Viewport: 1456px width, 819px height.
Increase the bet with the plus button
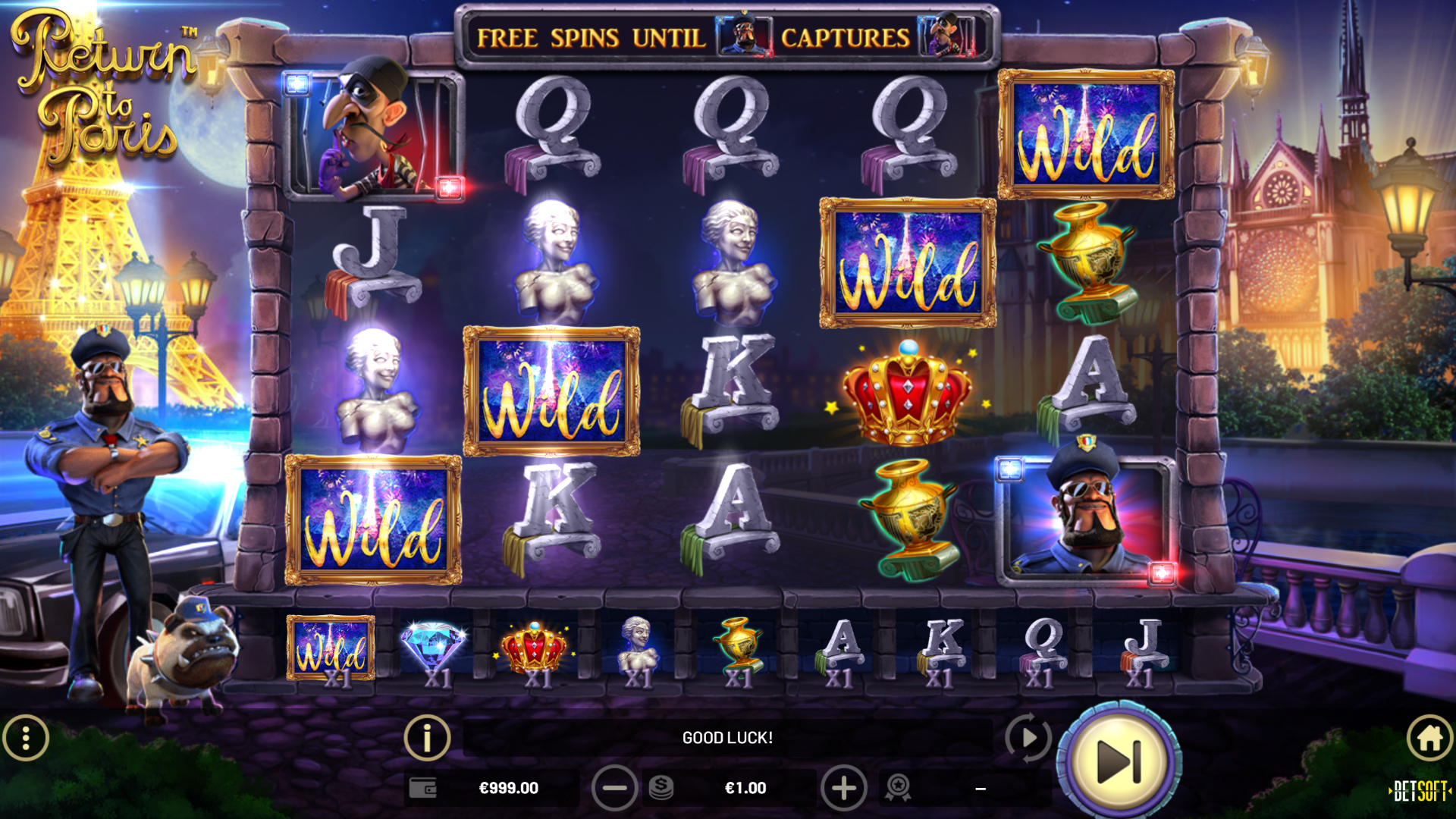pyautogui.click(x=843, y=789)
